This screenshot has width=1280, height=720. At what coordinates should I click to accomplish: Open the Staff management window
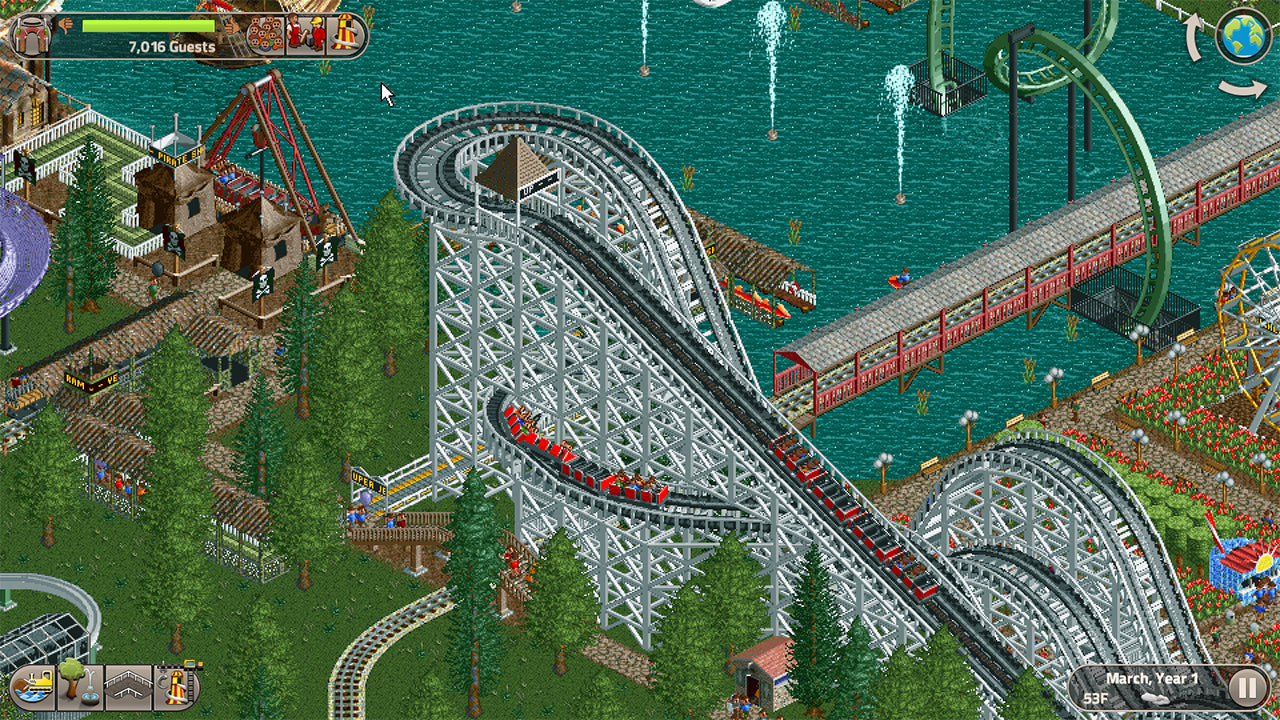point(303,34)
